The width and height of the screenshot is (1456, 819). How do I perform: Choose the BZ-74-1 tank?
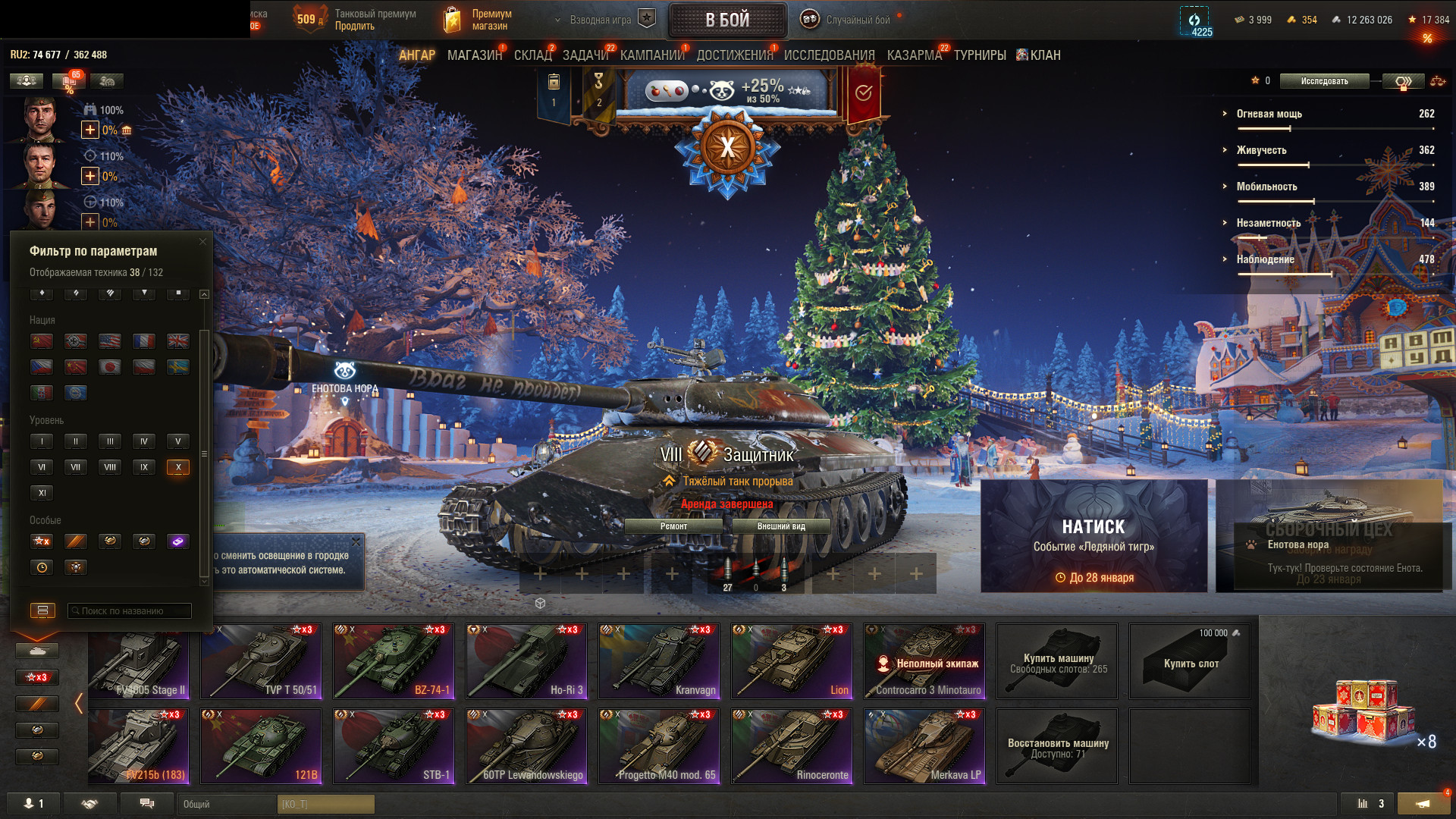pyautogui.click(x=394, y=661)
